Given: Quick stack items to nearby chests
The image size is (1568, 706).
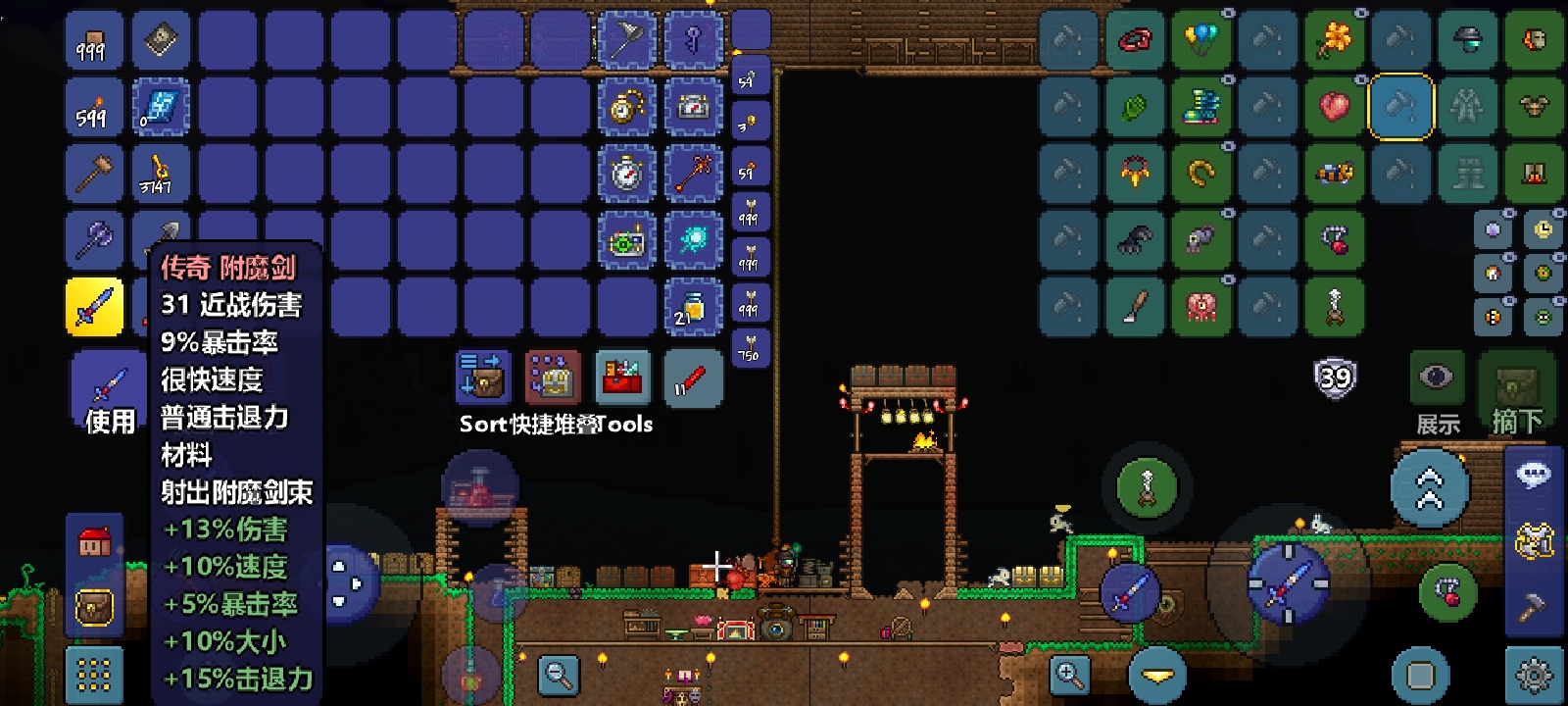Looking at the screenshot, I should (x=552, y=378).
